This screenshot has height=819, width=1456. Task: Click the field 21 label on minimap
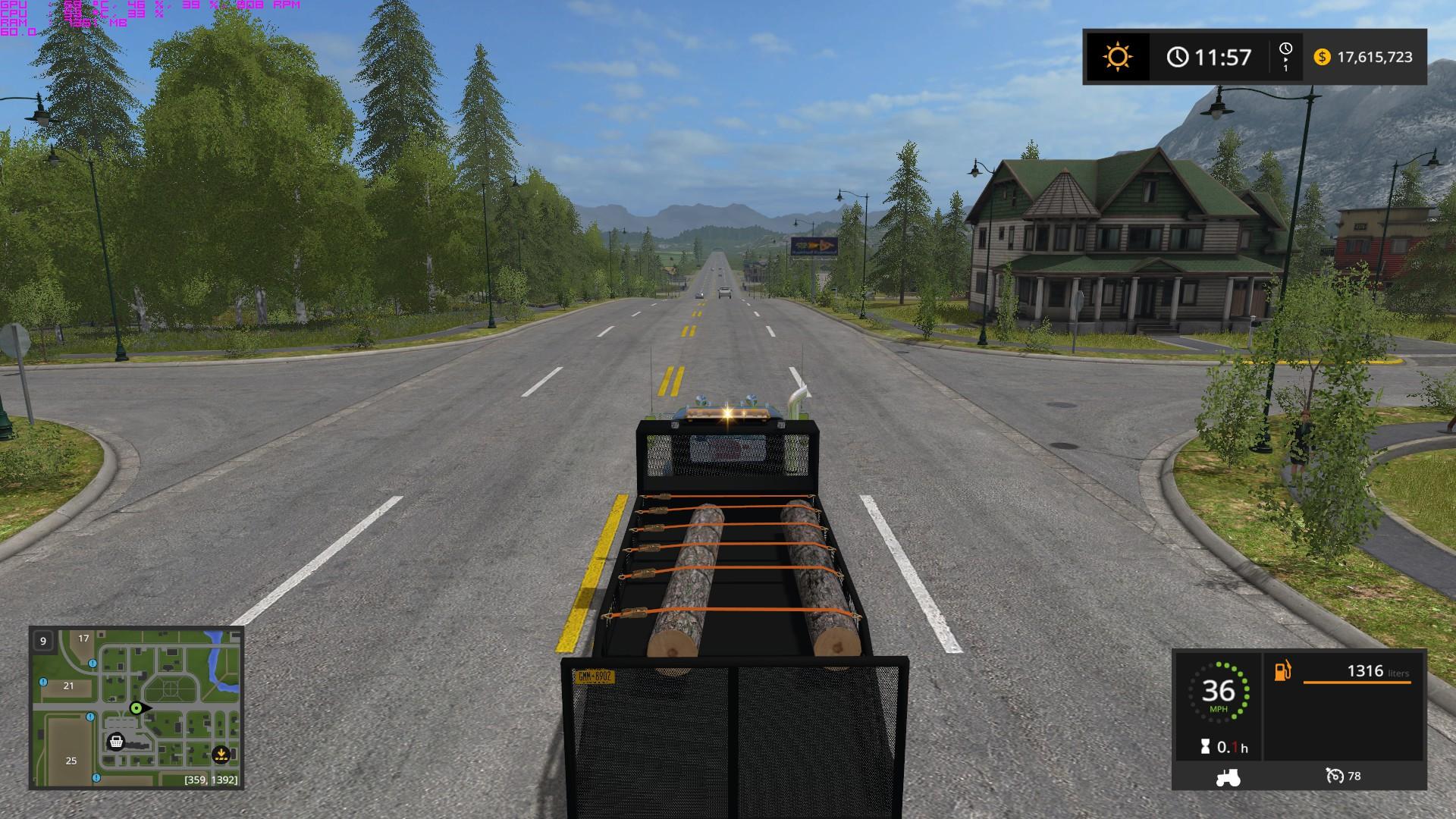[69, 686]
